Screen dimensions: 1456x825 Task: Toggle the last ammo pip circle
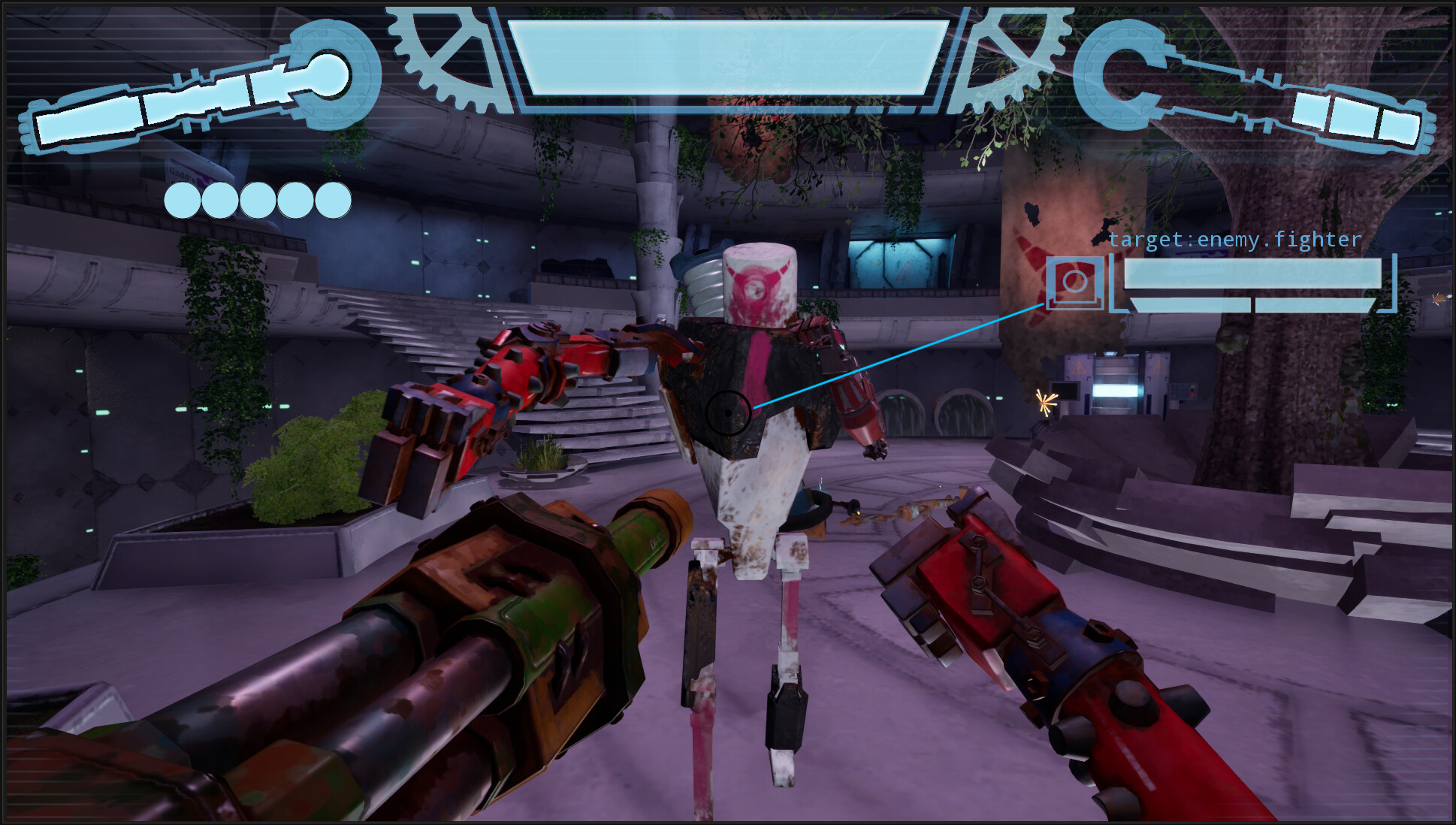tap(333, 199)
